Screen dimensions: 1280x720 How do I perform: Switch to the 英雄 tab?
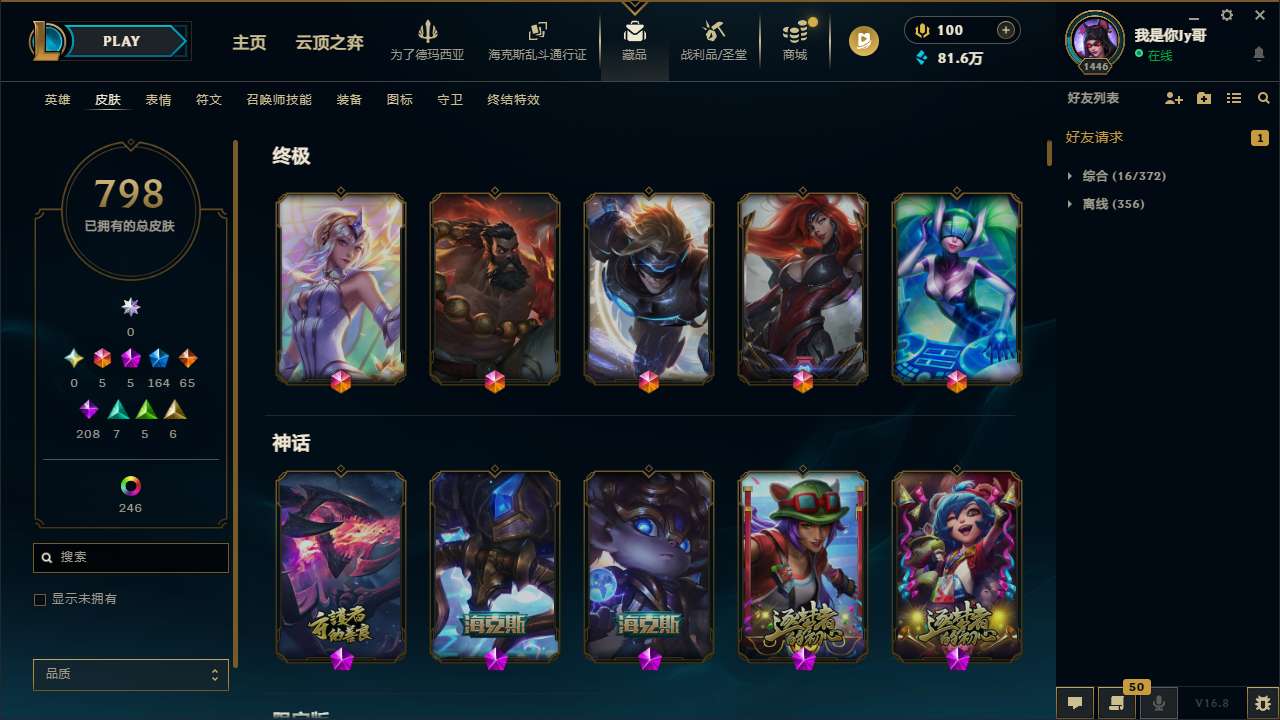point(57,100)
